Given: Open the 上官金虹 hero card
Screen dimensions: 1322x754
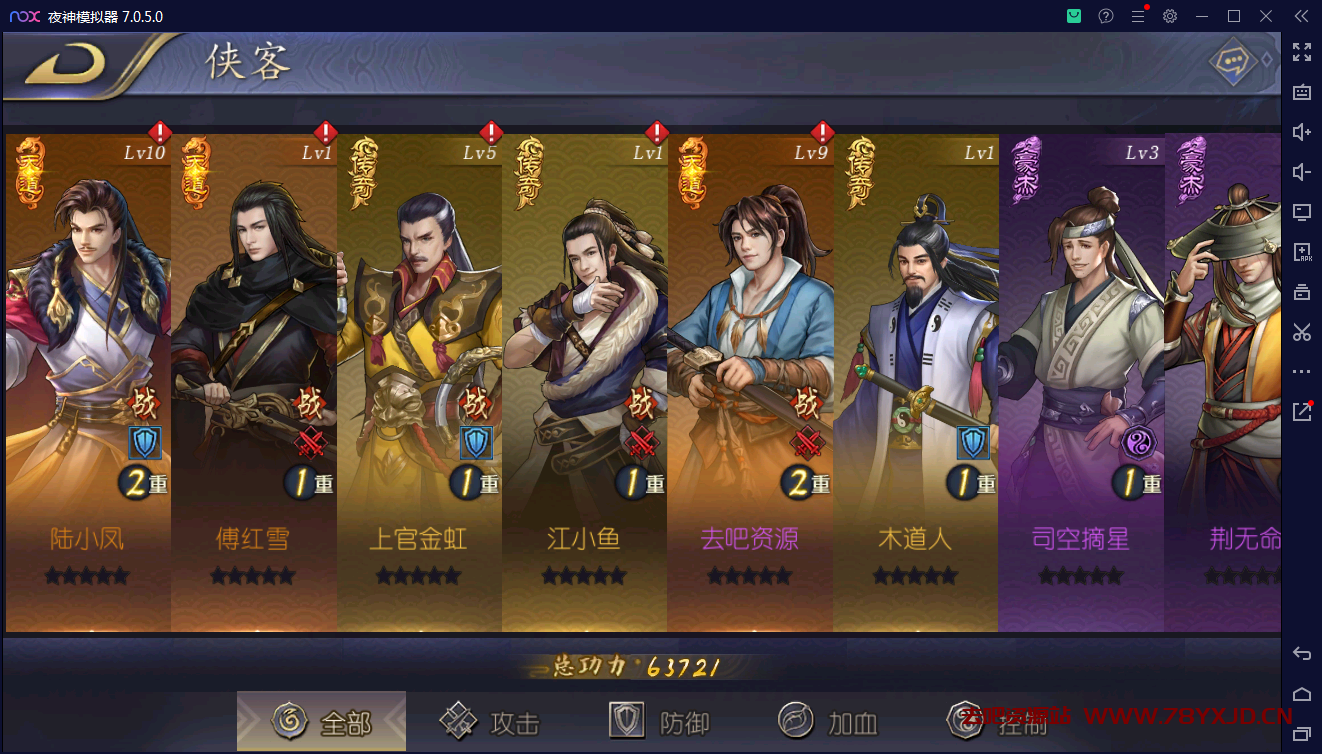Looking at the screenshot, I should (x=420, y=380).
